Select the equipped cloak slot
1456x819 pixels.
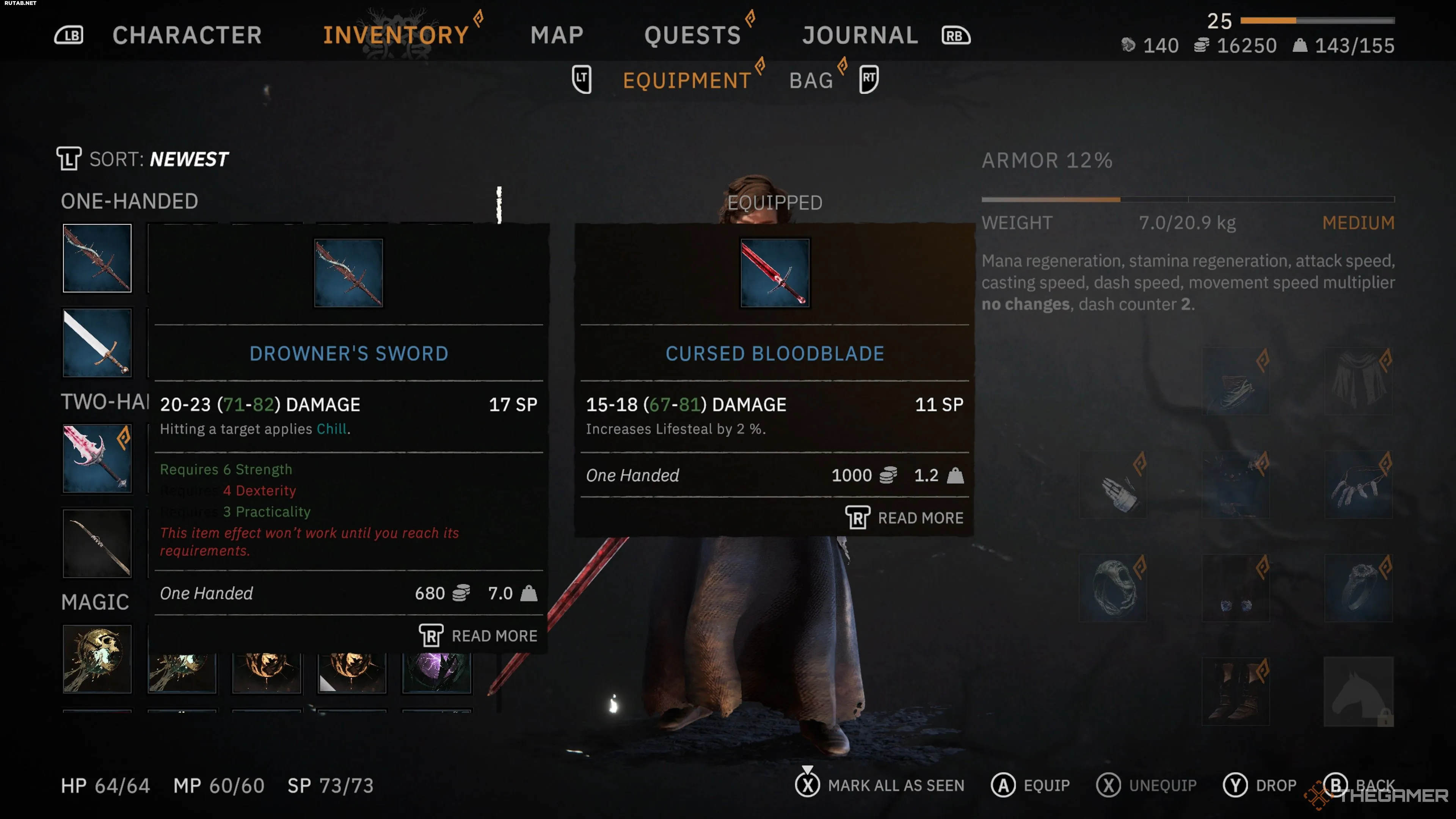point(1359,380)
